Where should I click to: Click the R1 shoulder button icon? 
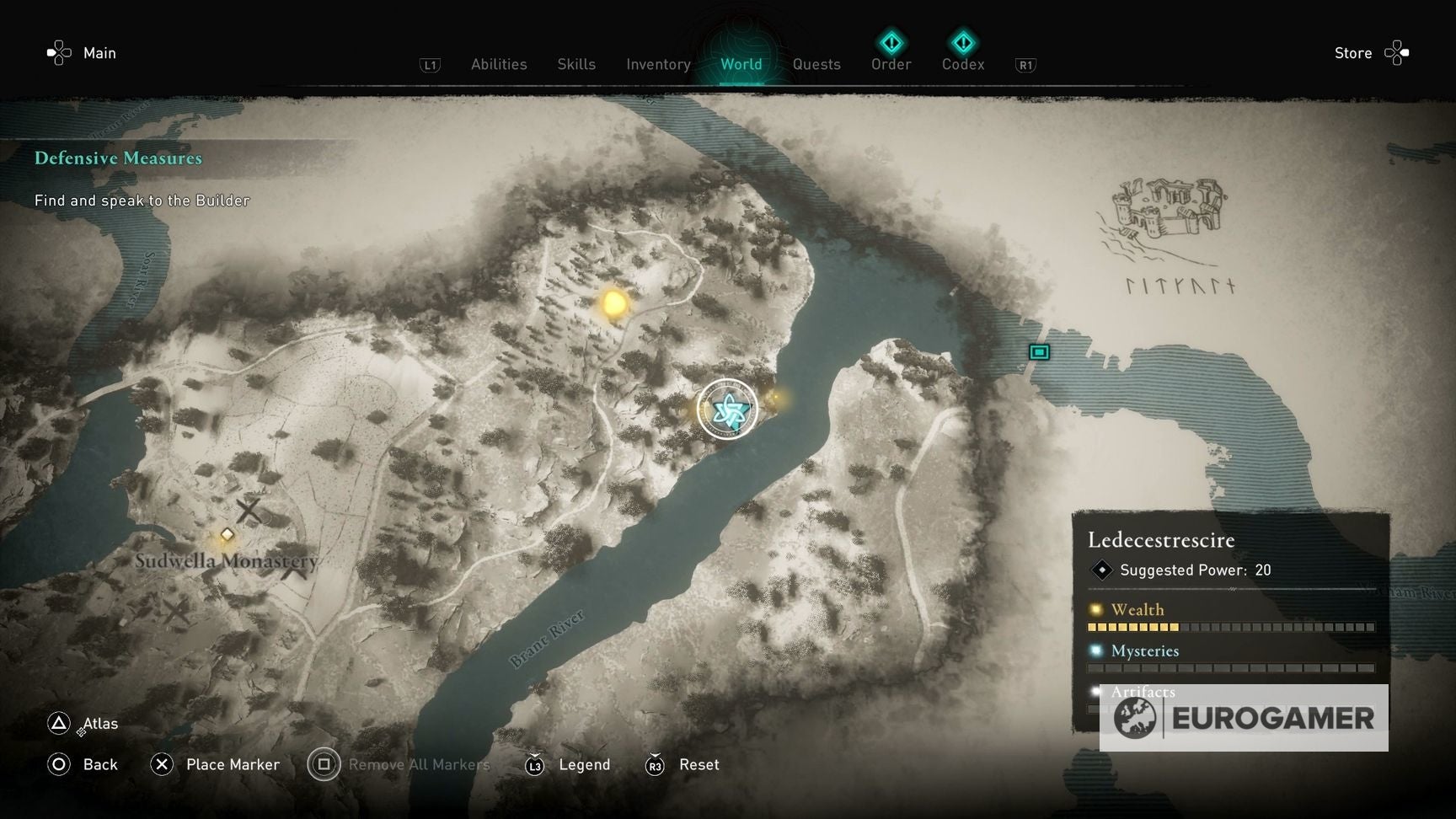point(1025,63)
